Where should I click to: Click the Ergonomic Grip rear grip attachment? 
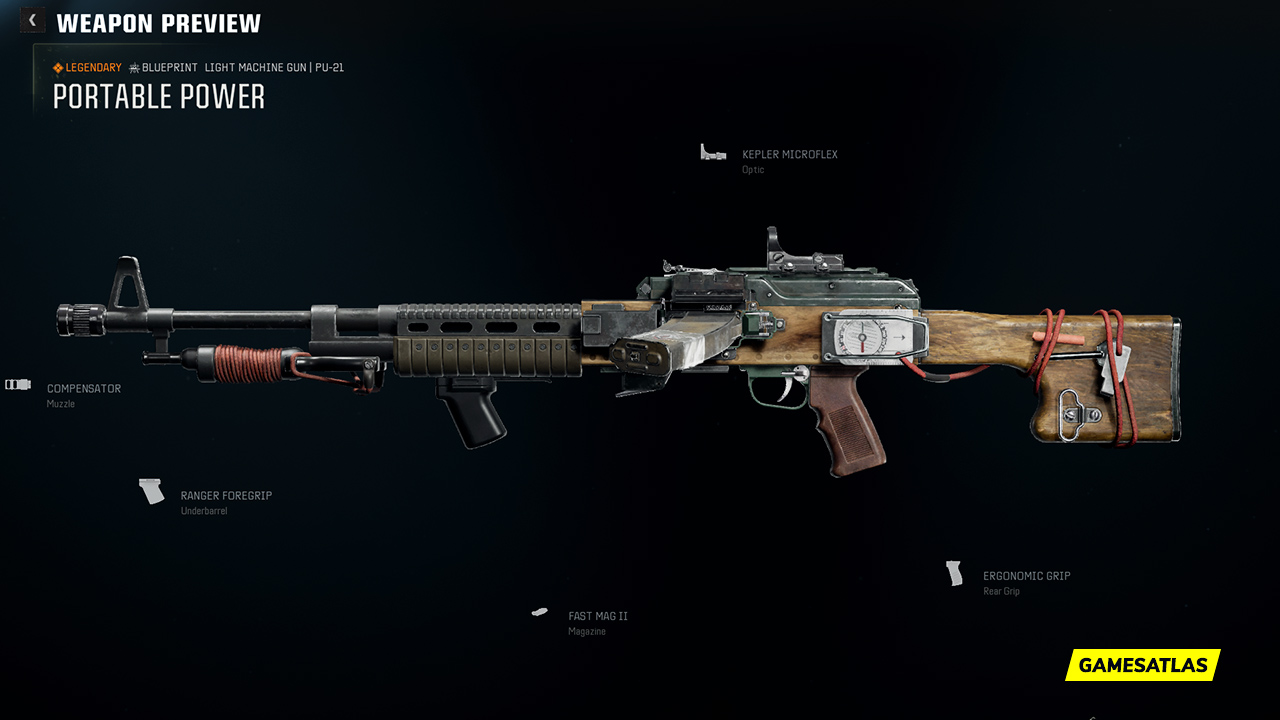coord(1026,577)
